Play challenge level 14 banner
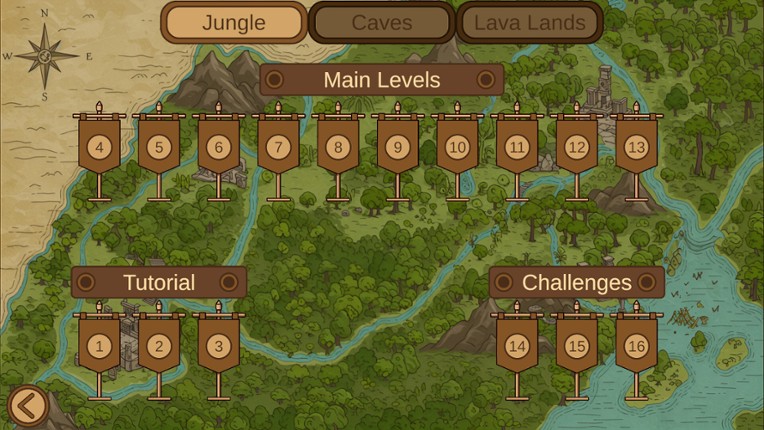 tap(517, 346)
